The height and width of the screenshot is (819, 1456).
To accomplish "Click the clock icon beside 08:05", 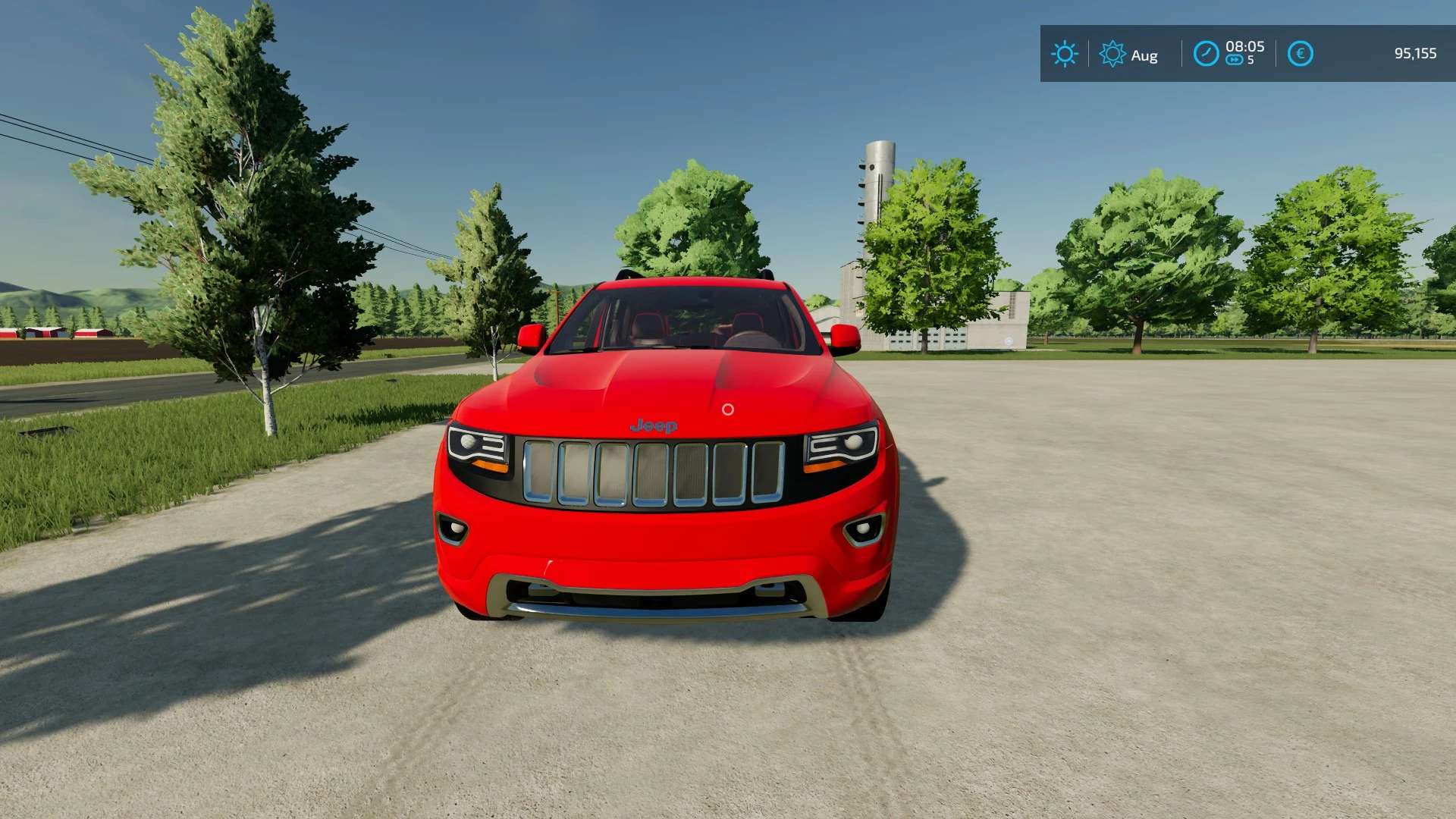I will [1206, 54].
